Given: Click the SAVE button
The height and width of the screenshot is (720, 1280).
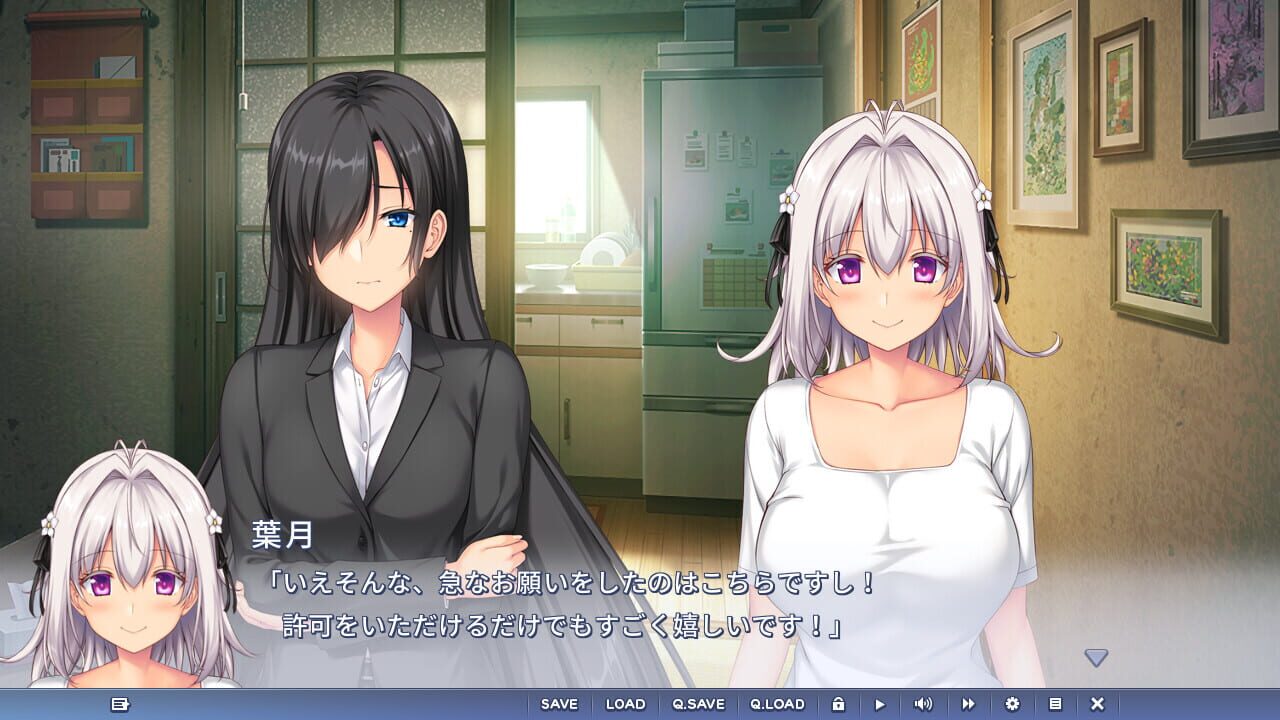Looking at the screenshot, I should pyautogui.click(x=559, y=705).
